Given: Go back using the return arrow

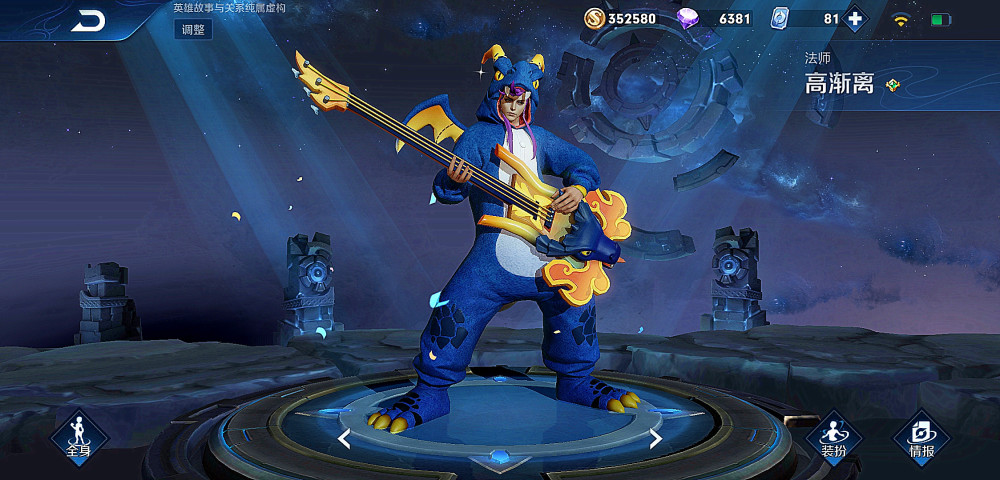Looking at the screenshot, I should (x=88, y=21).
